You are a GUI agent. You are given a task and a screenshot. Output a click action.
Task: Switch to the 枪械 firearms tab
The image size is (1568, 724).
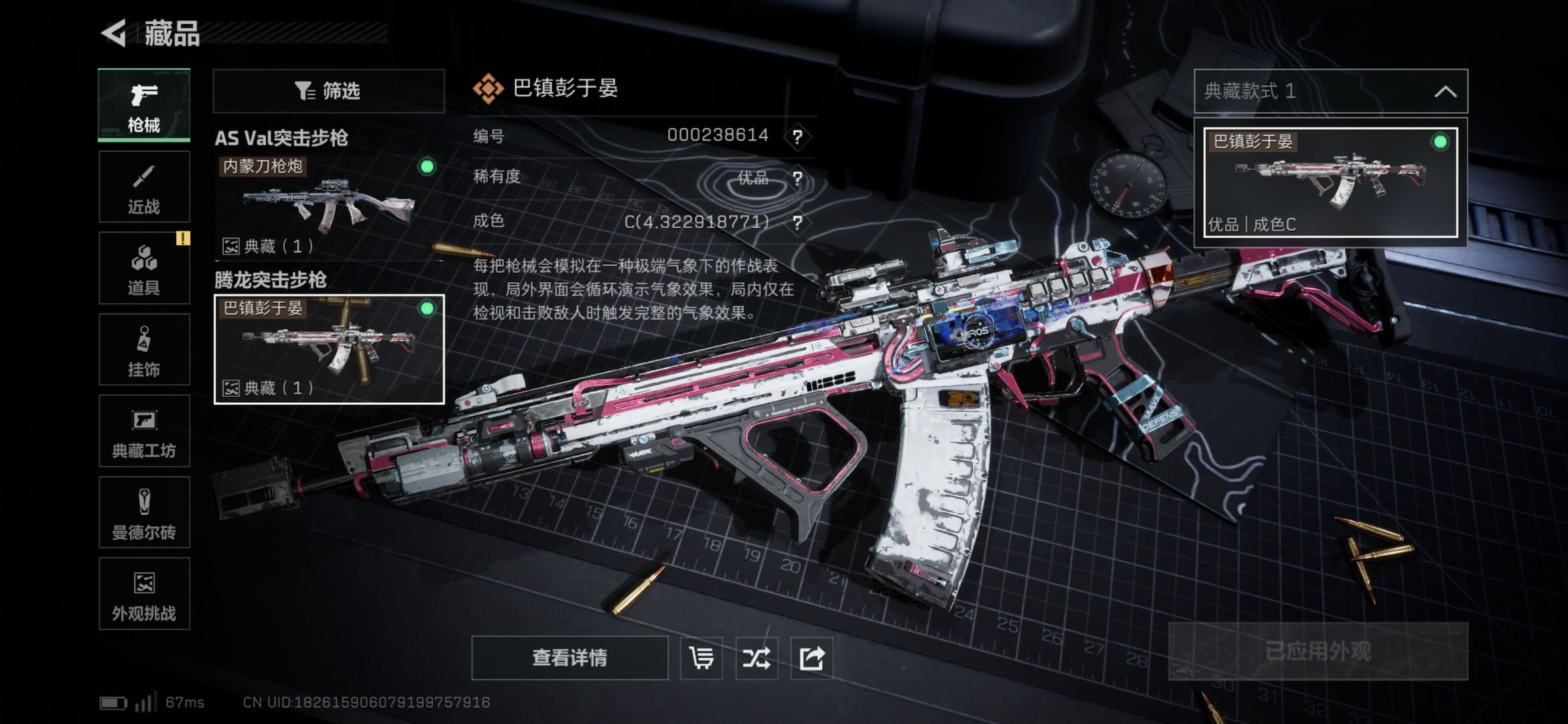click(144, 105)
